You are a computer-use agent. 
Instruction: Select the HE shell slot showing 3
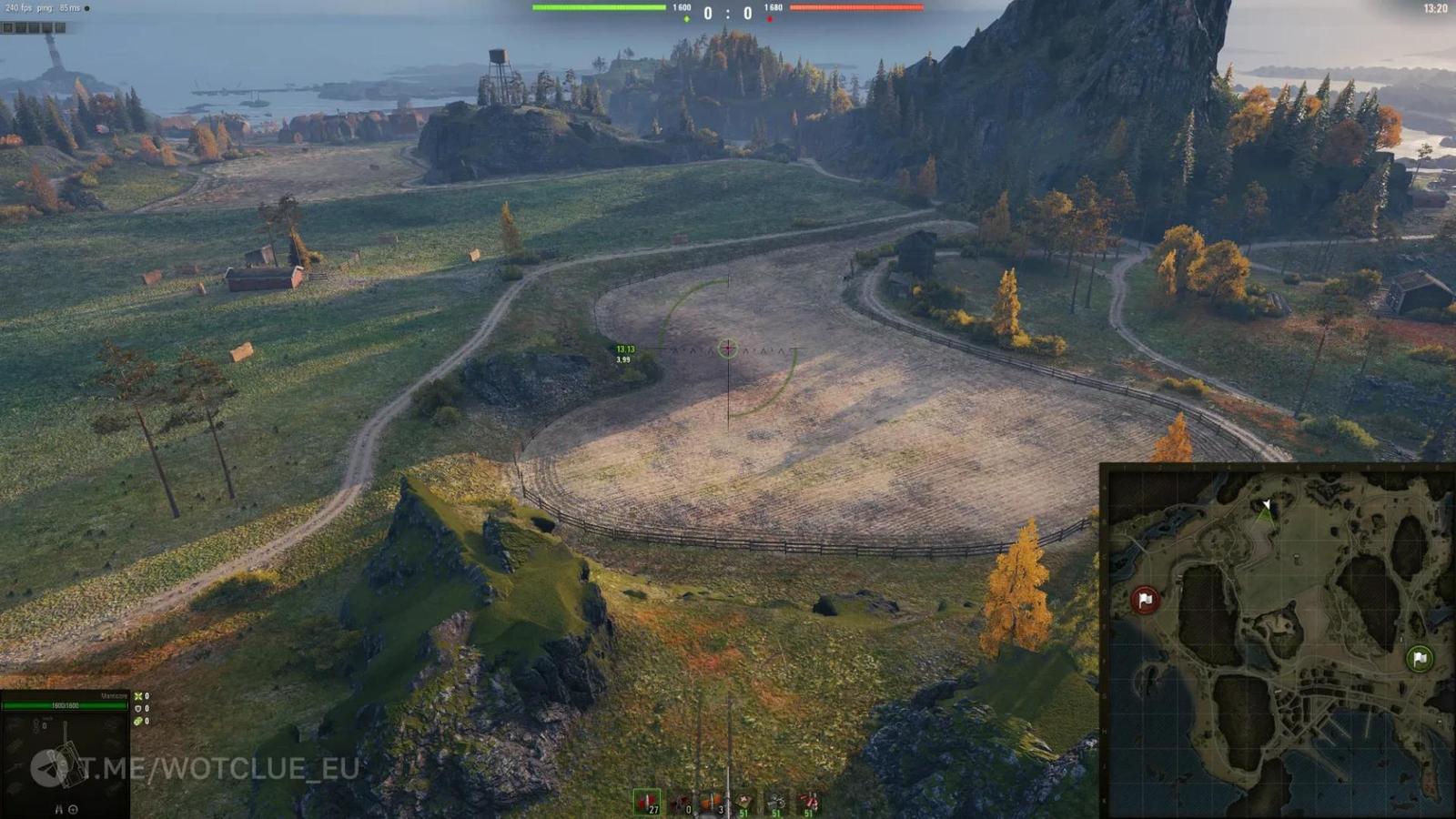[713, 801]
